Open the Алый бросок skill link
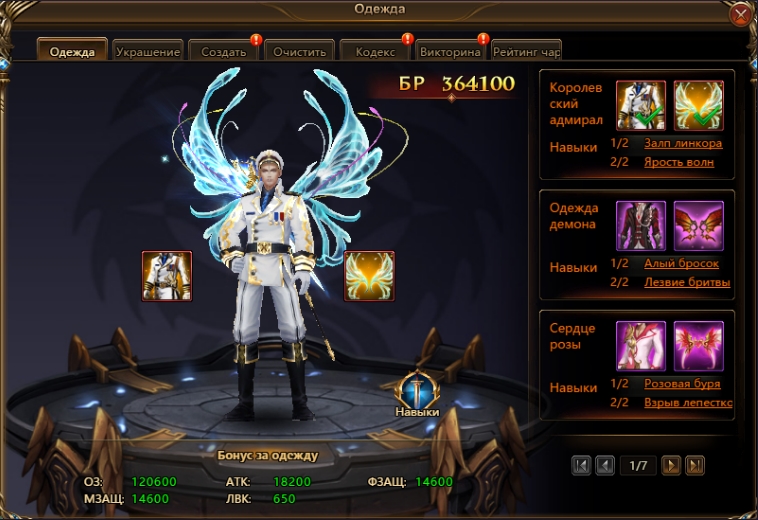 [x=681, y=263]
